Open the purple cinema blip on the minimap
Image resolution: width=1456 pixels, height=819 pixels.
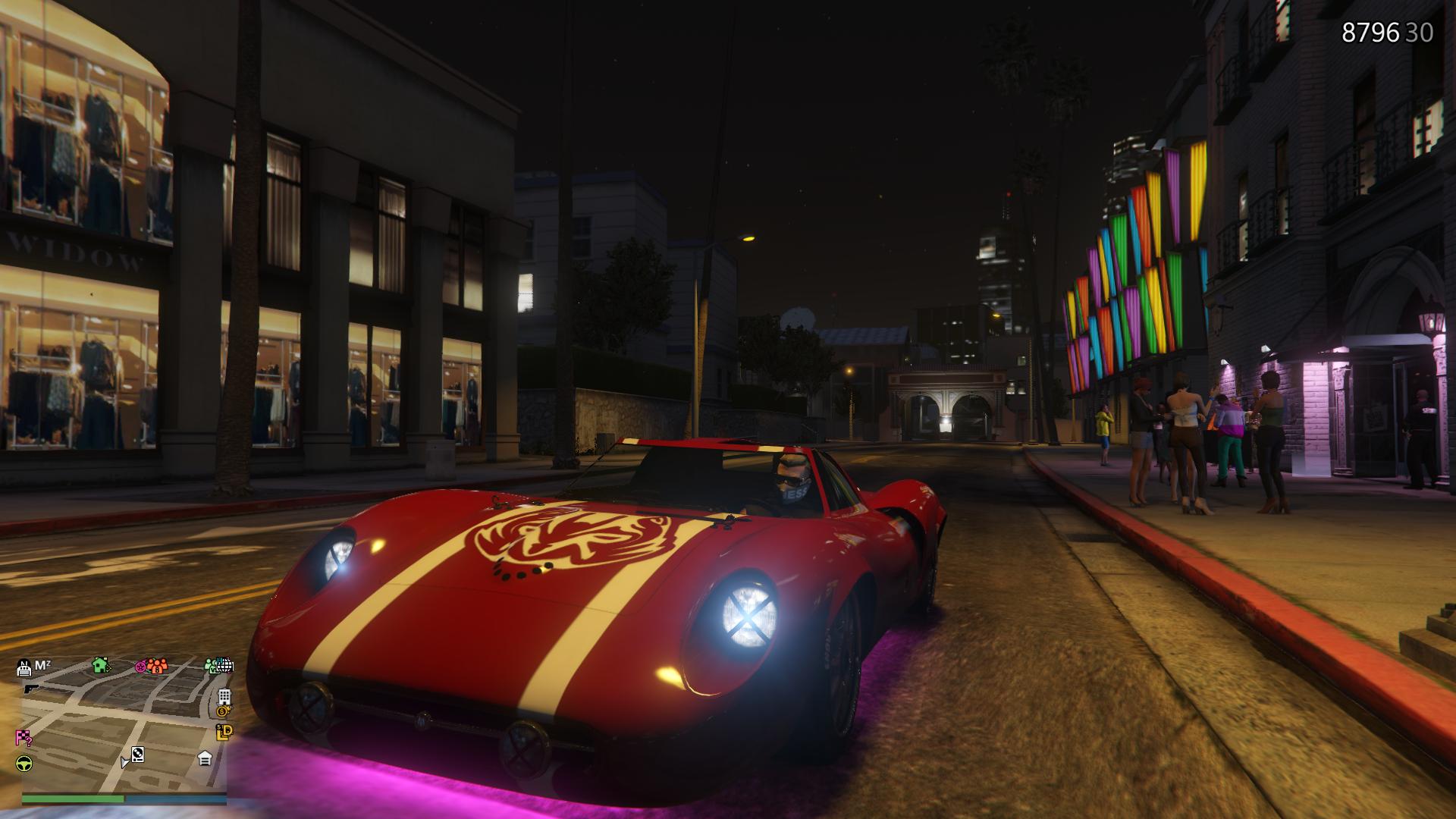click(140, 667)
